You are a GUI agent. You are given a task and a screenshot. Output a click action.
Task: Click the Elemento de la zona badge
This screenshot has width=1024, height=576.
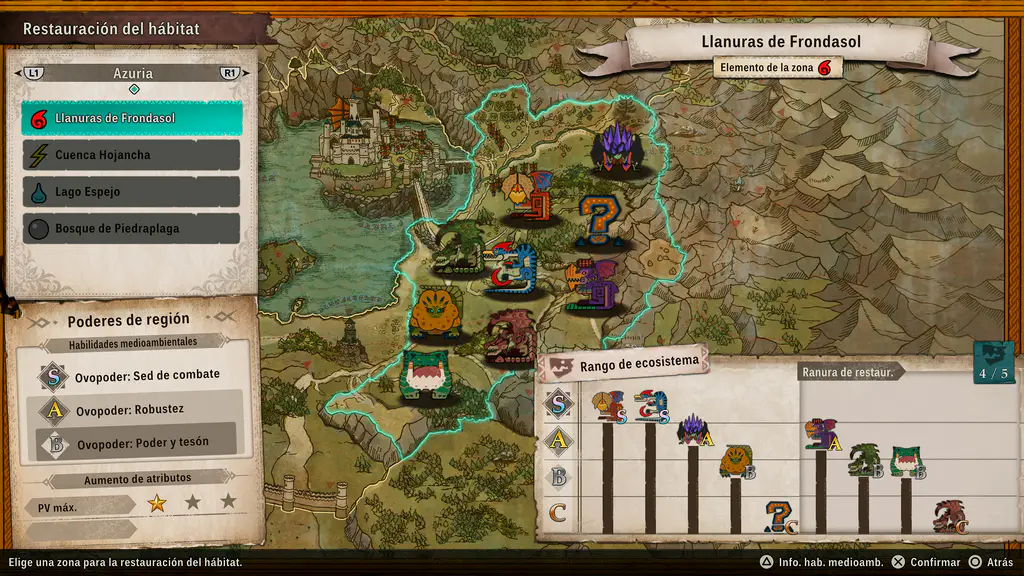[x=778, y=67]
